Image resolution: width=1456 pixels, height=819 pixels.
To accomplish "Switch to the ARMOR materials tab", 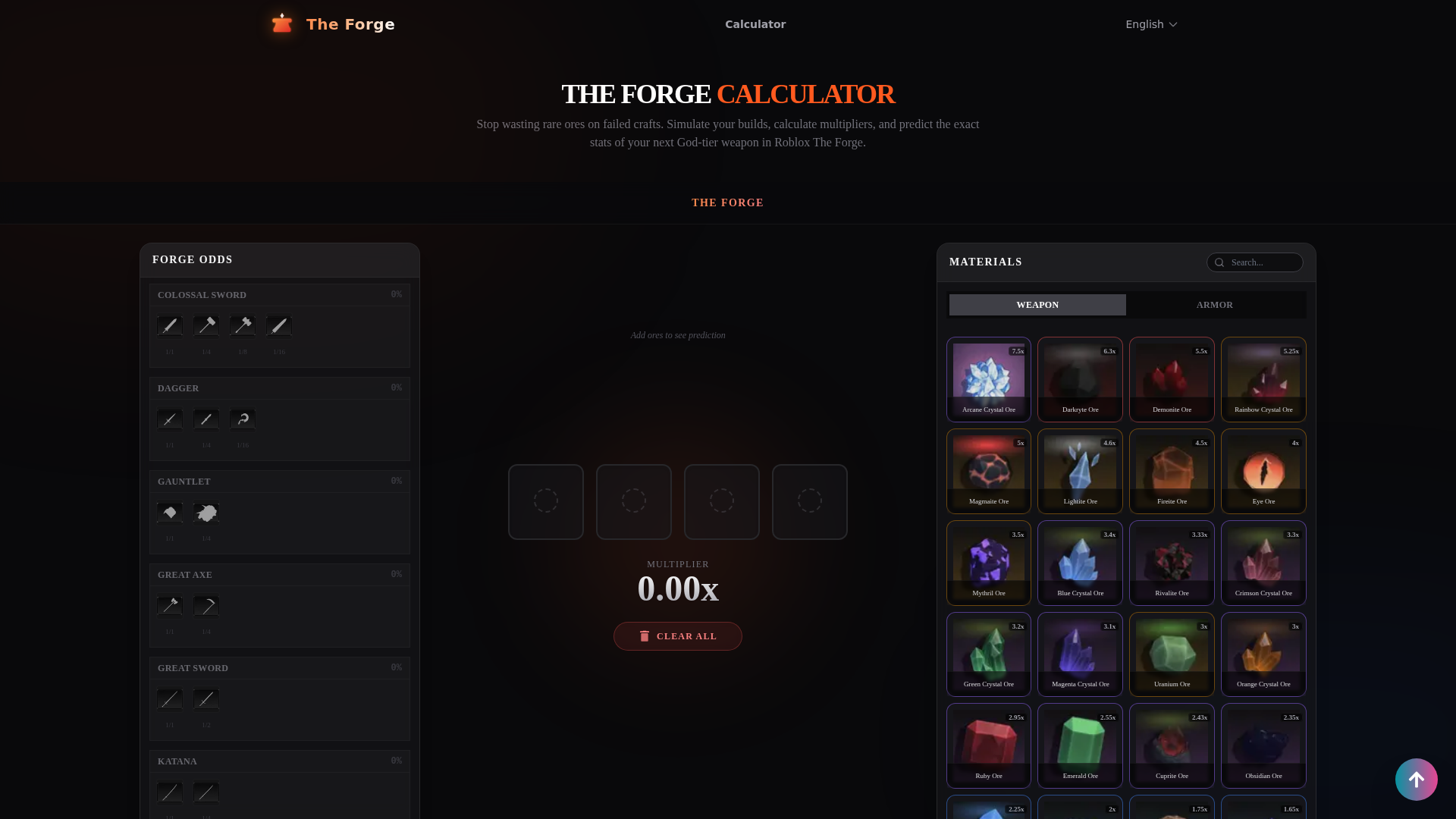I will coord(1215,304).
